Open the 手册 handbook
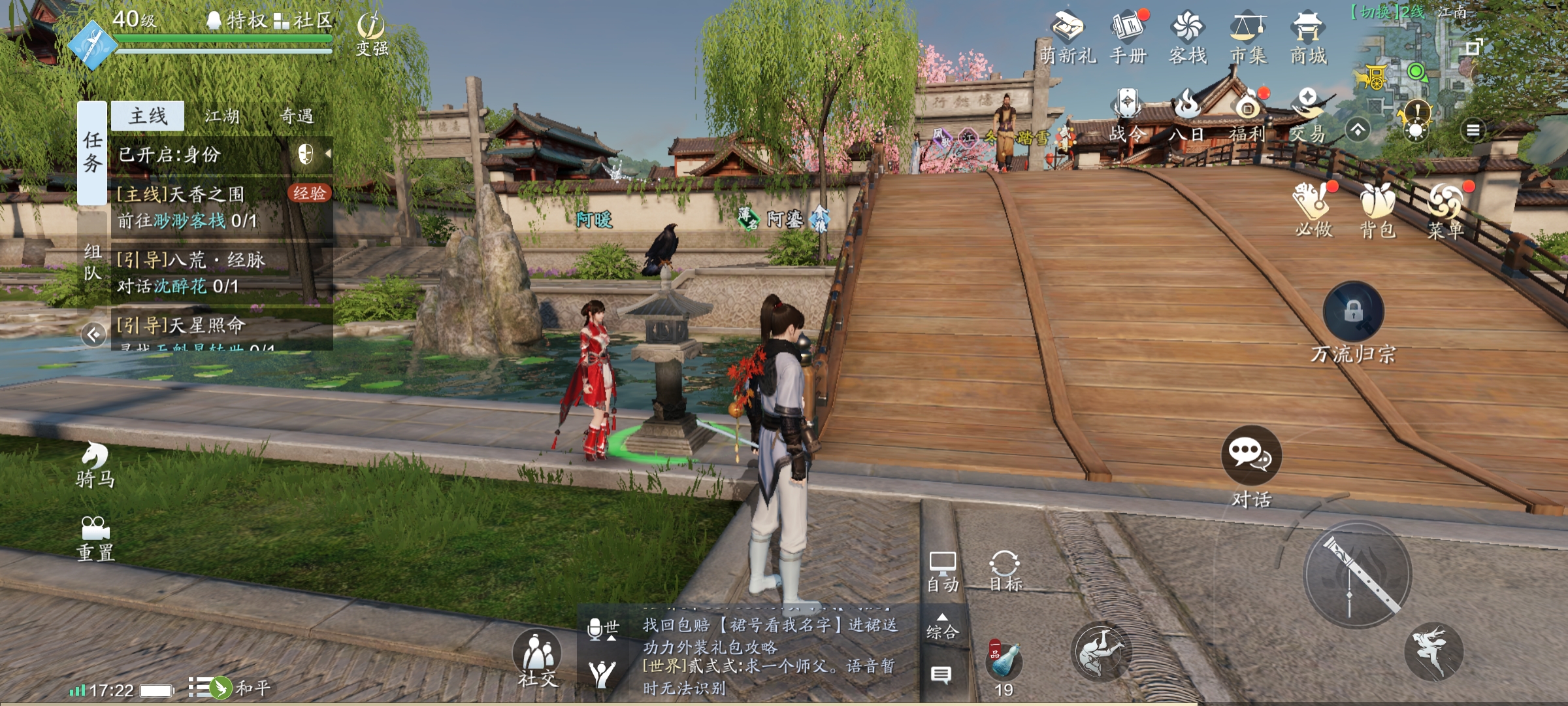 [1128, 38]
